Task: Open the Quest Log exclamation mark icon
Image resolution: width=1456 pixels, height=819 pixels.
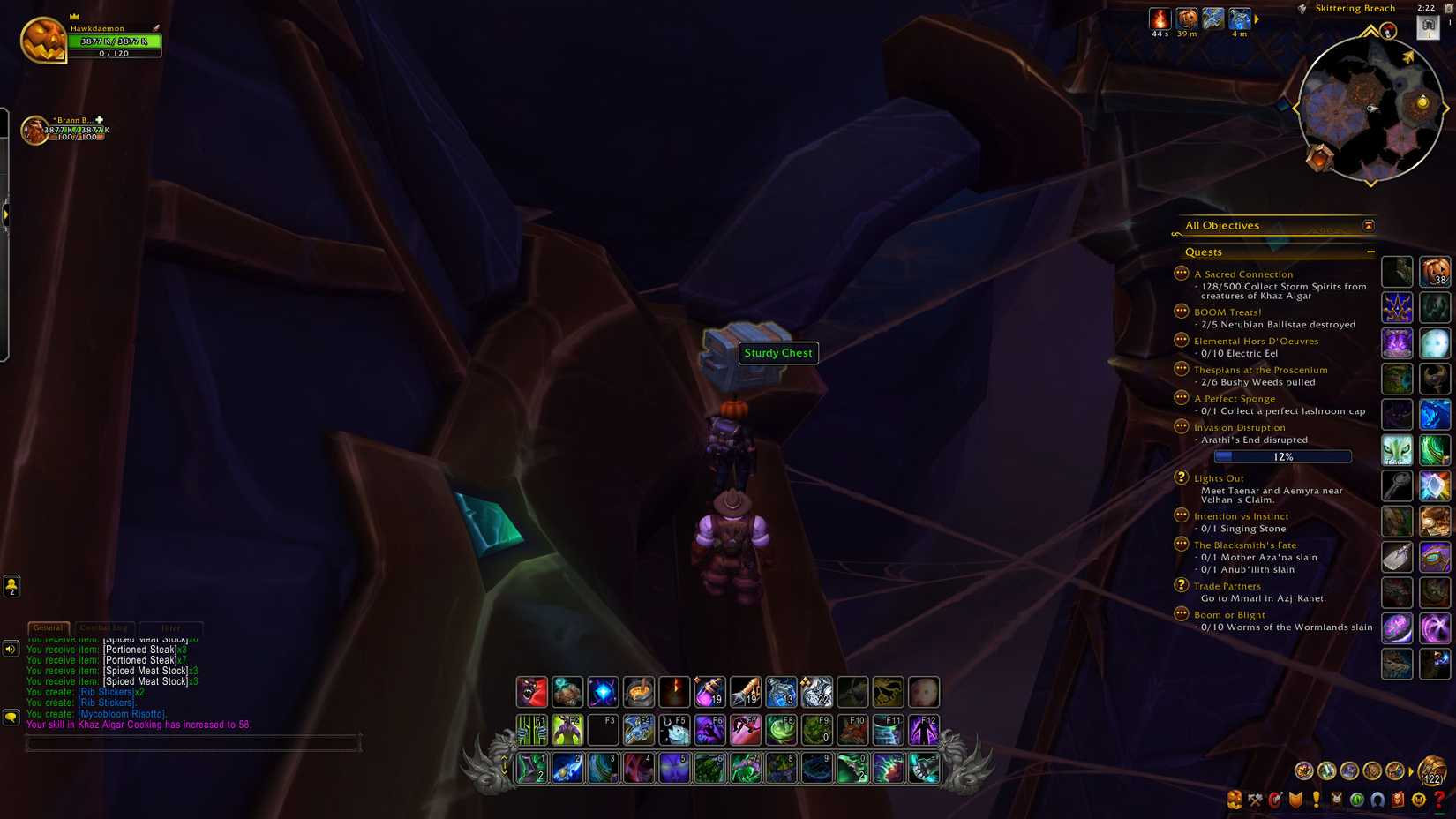Action: click(x=1317, y=800)
